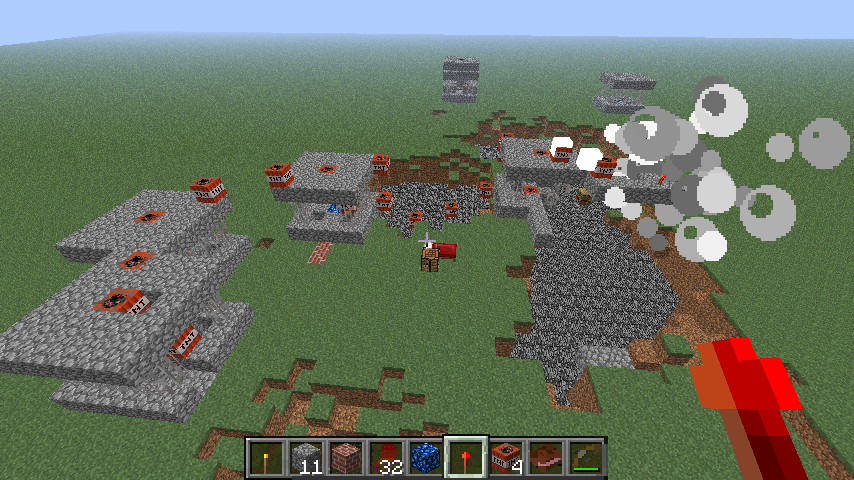The width and height of the screenshot is (854, 480).
Task: Select the redstone torch slot
Action: pos(466,458)
